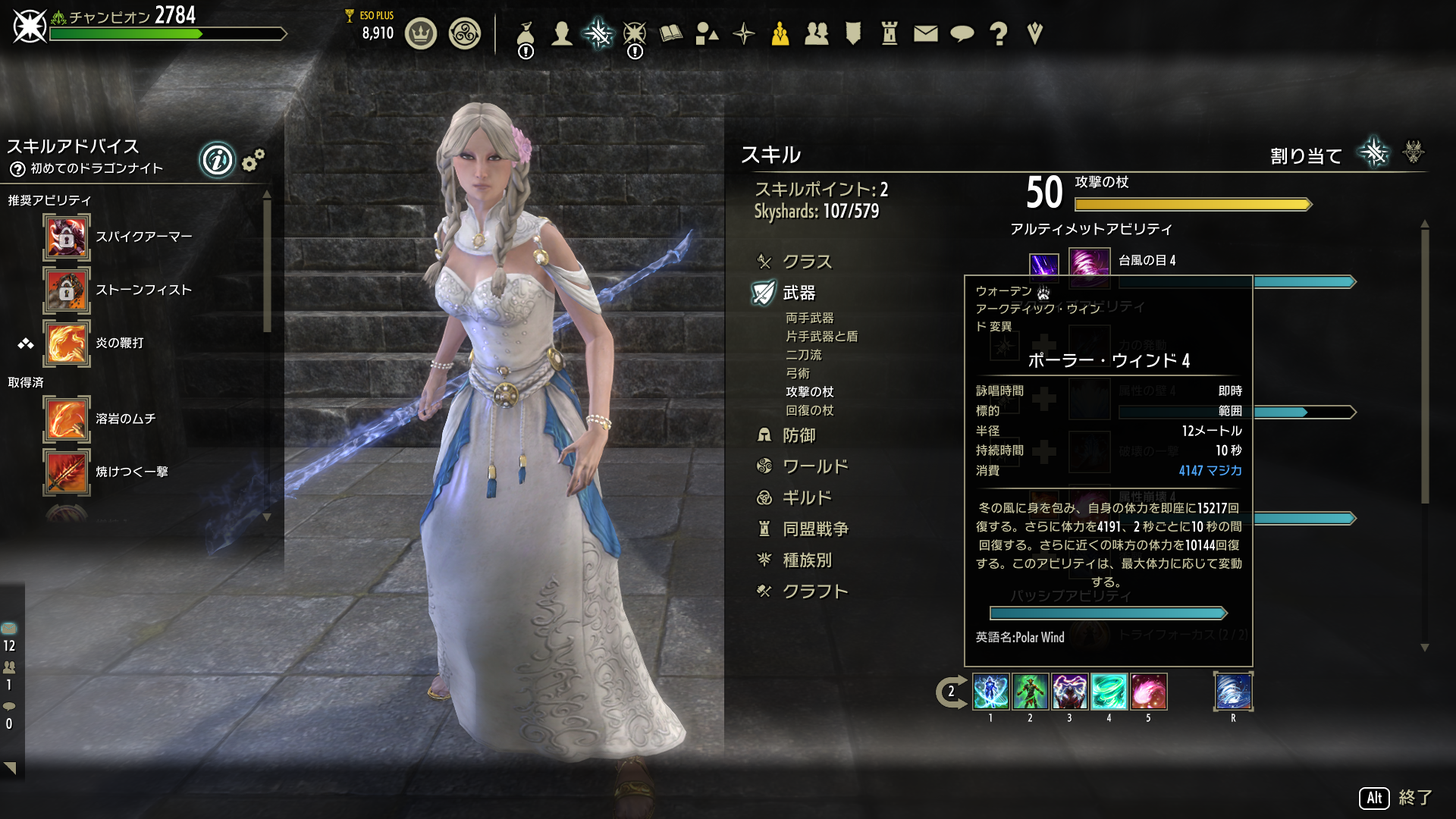Choose the 炎の鞭打 ability icon
Screen dimensions: 1456x819
coord(67,344)
